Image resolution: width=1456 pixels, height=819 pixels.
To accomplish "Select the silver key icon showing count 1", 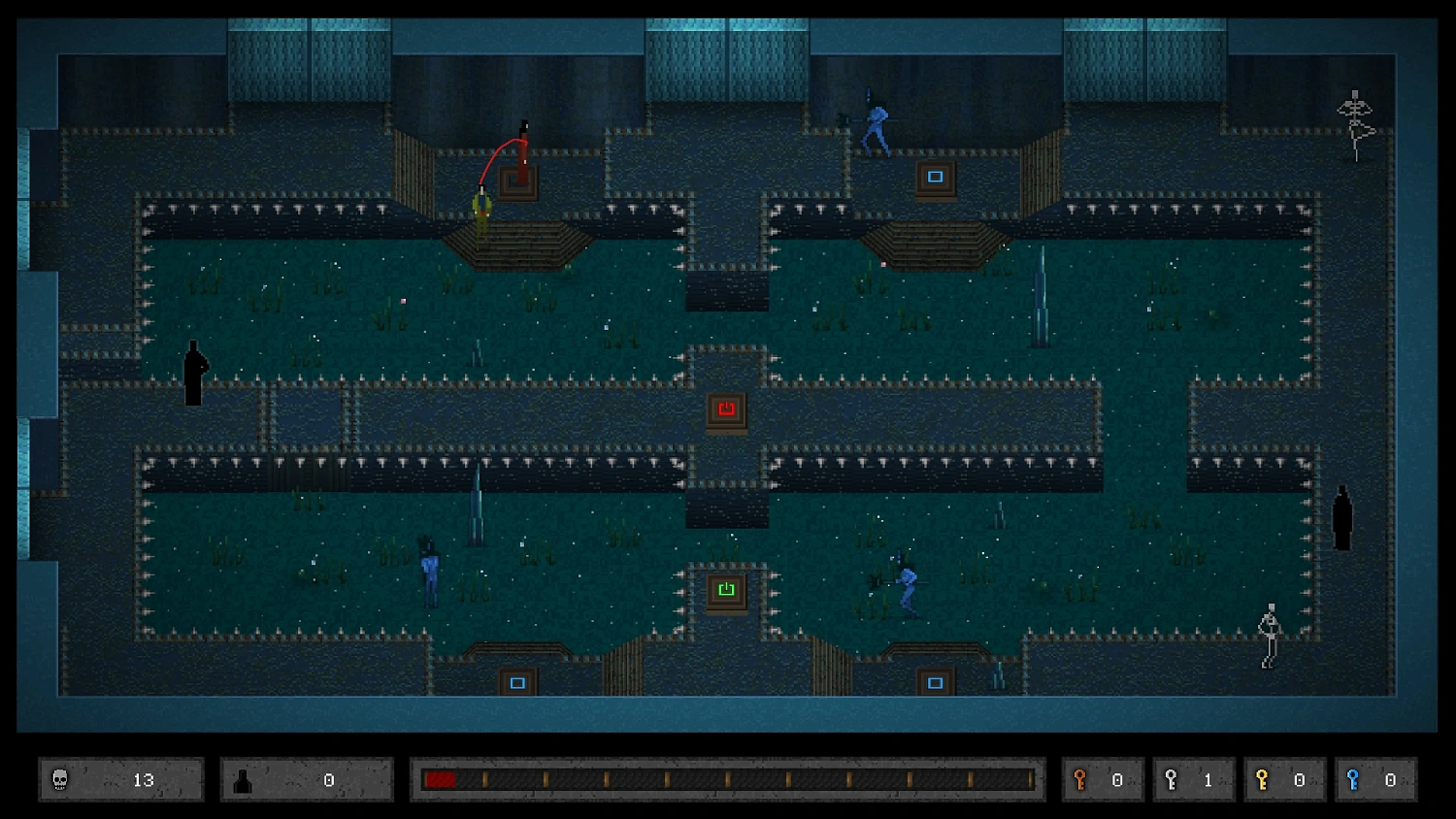I will tap(1172, 779).
